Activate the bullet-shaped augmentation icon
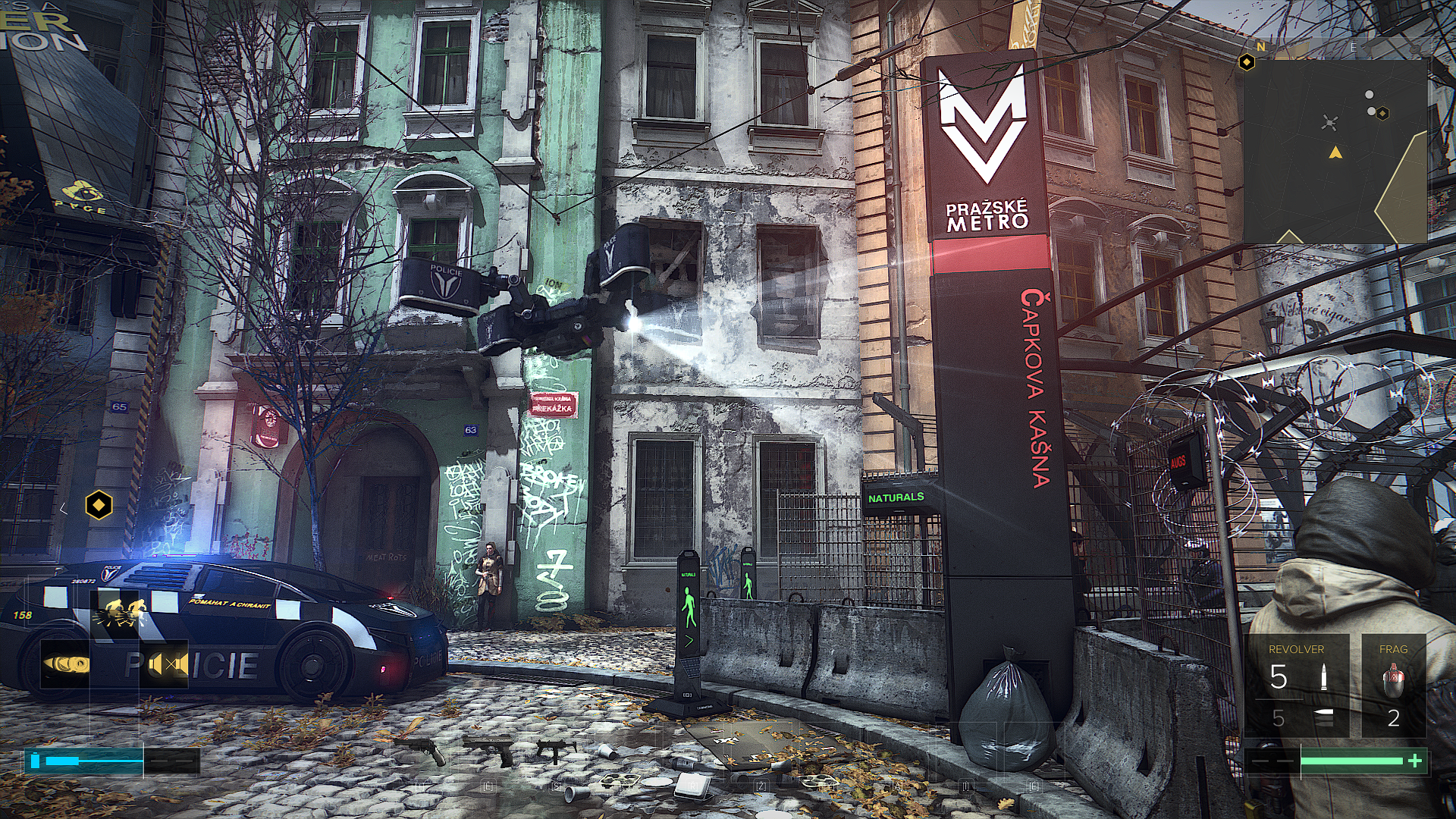 coord(66,665)
